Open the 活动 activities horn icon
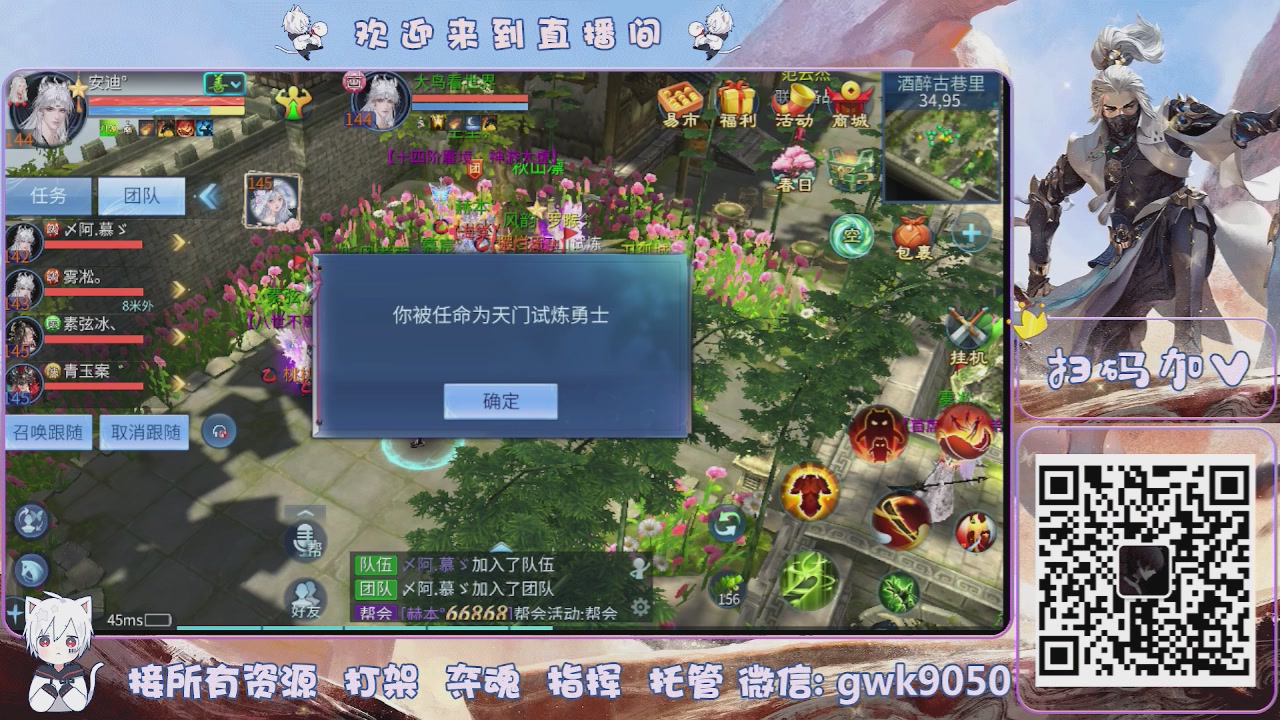This screenshot has width=1280, height=720. [793, 100]
